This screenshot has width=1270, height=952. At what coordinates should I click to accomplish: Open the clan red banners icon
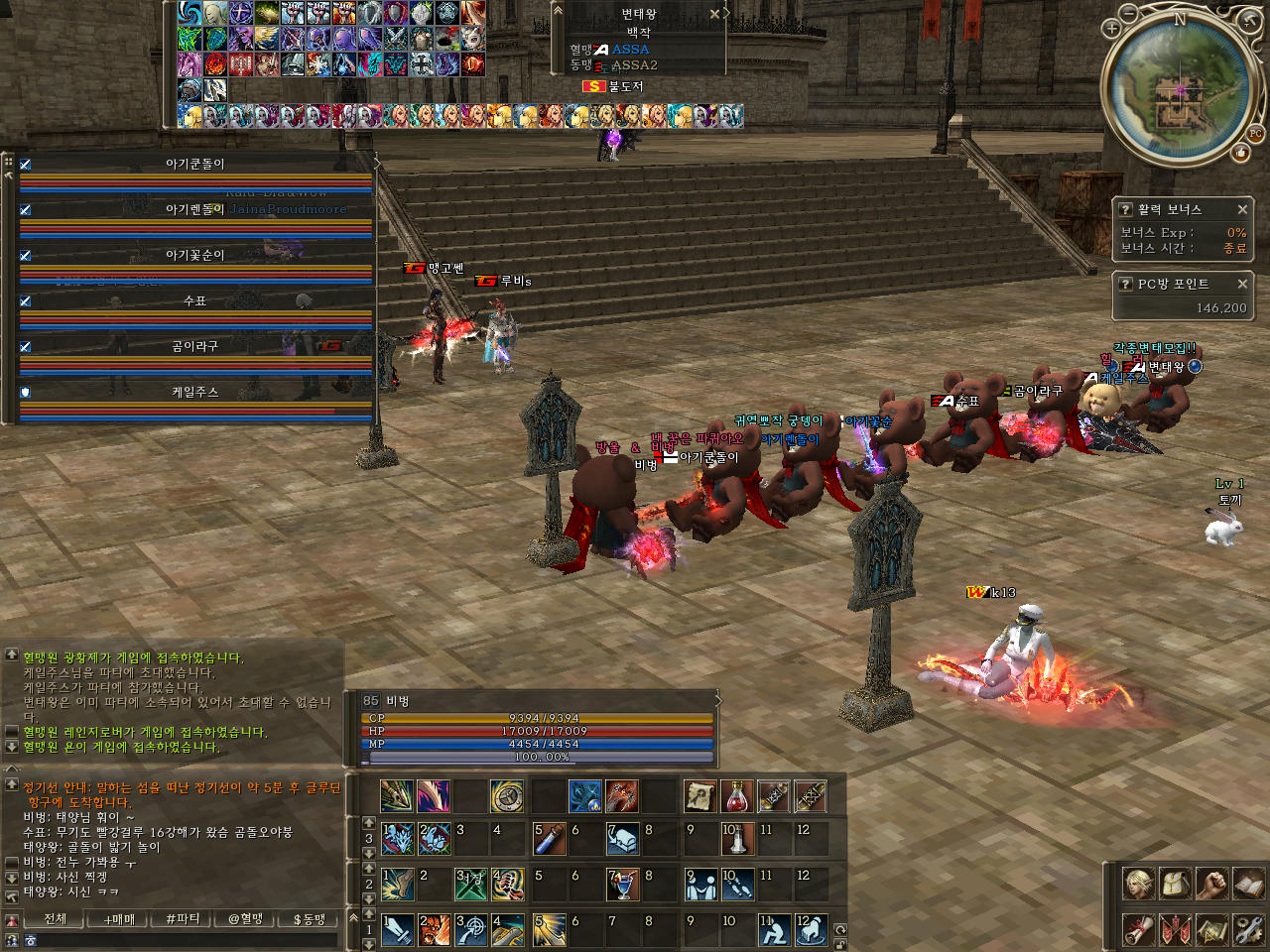1175,929
